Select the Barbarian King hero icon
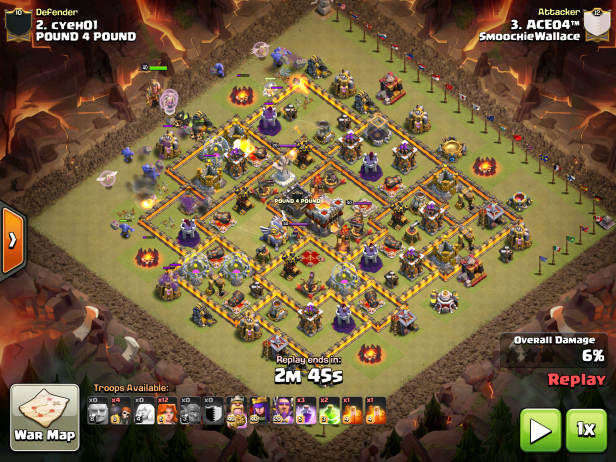The height and width of the screenshot is (462, 616). pos(236,412)
